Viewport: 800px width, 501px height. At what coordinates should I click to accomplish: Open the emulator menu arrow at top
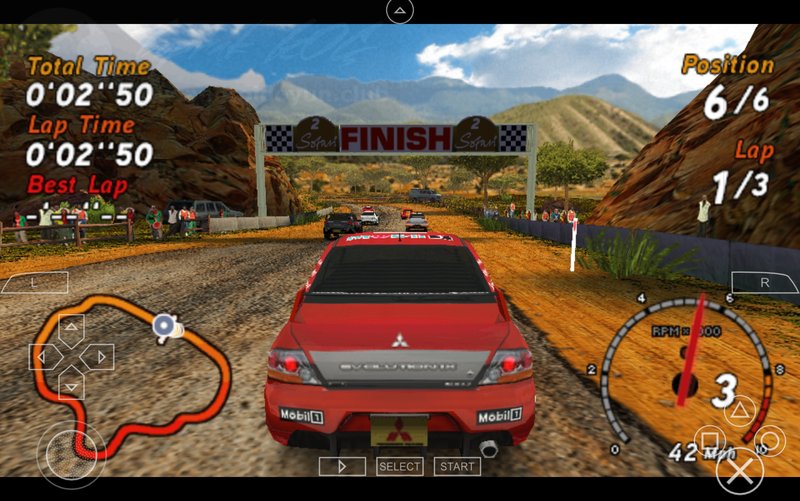[x=399, y=11]
